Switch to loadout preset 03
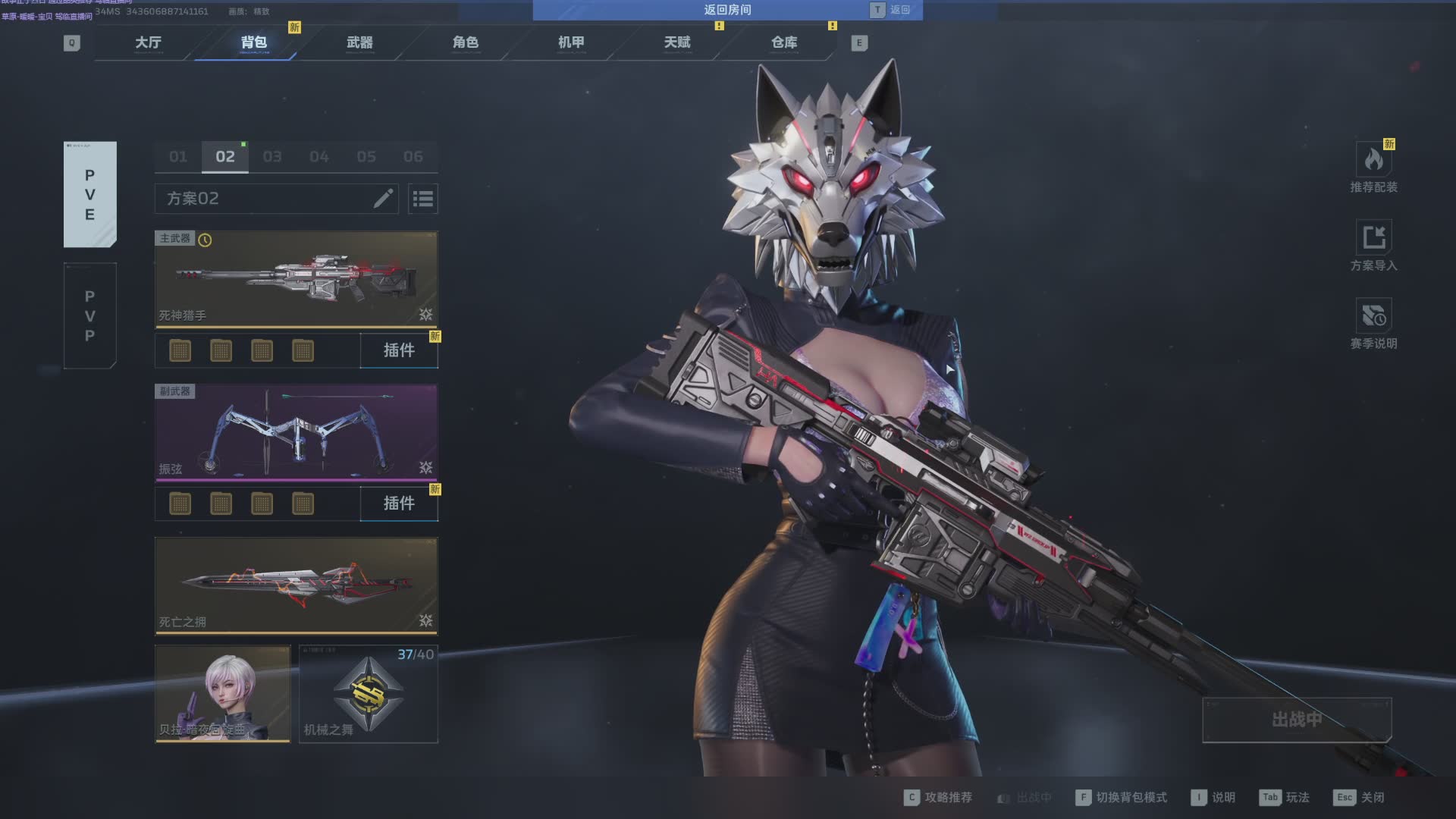 coord(272,157)
